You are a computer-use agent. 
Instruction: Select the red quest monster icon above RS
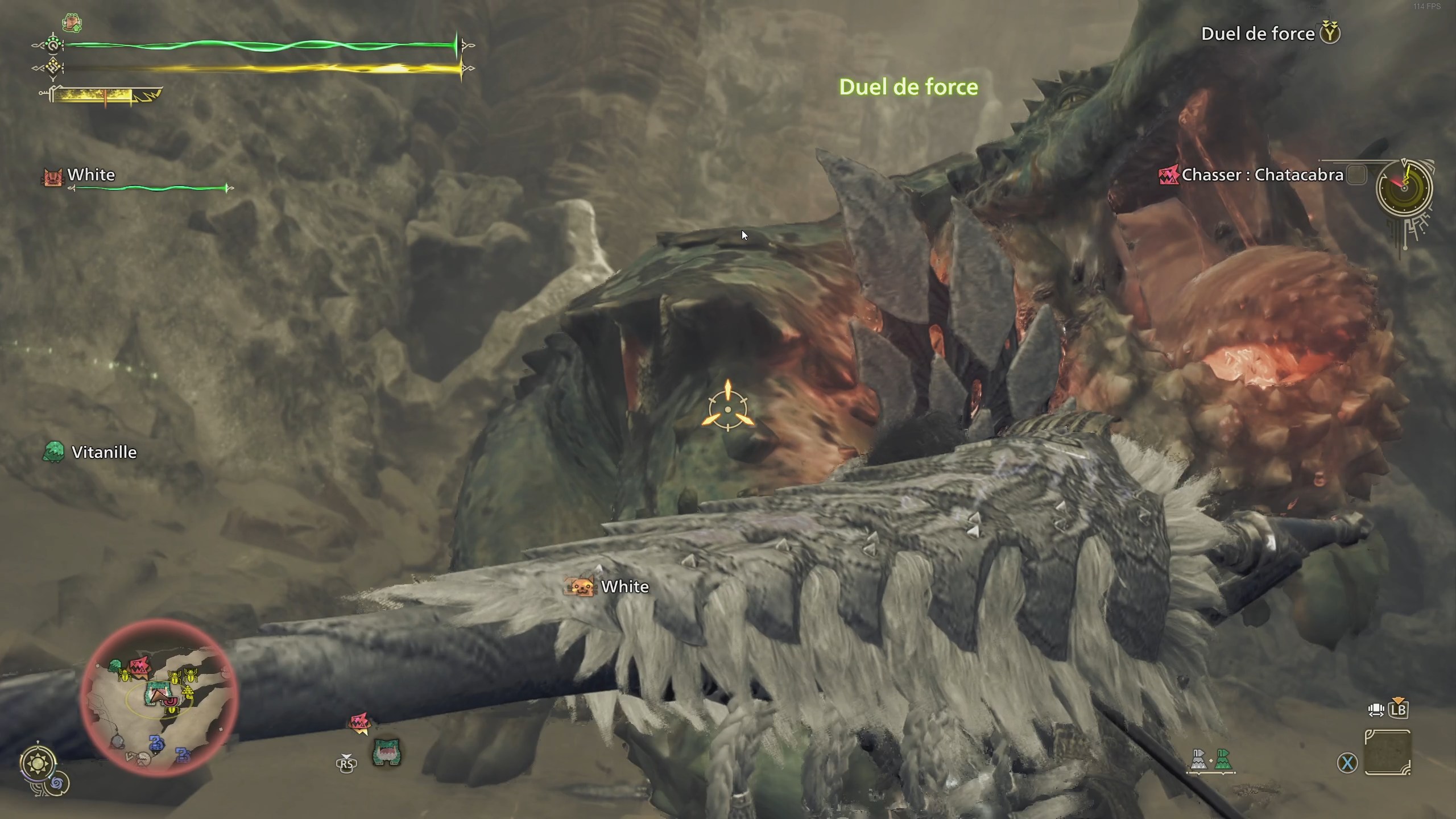[x=360, y=722]
